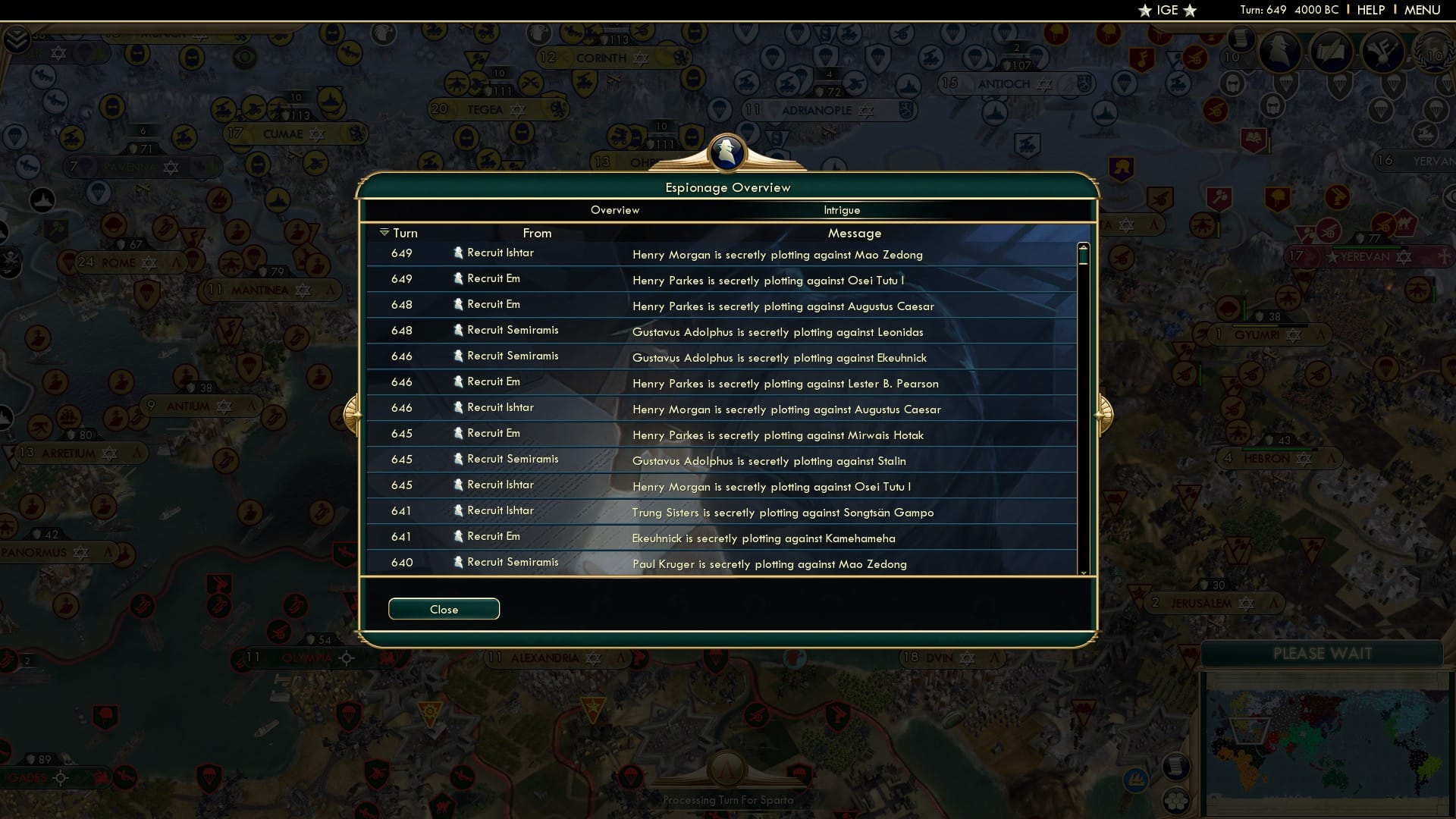The width and height of the screenshot is (1456, 819).
Task: Click the double-chevron notification icon in top-left corner
Action: pos(16,39)
